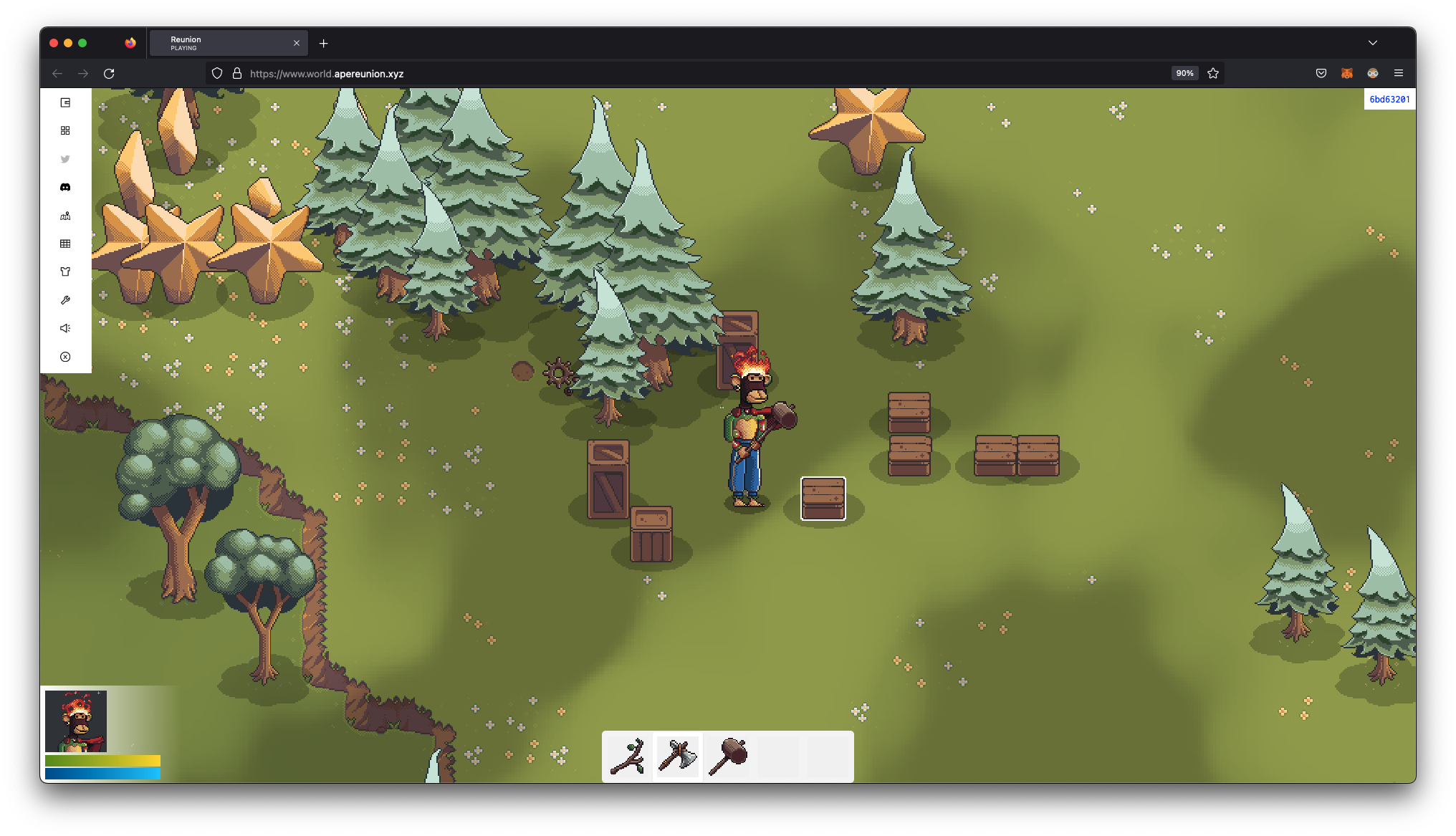Toggle bookmark star for this page
Viewport: 1456px width, 836px height.
coord(1213,72)
